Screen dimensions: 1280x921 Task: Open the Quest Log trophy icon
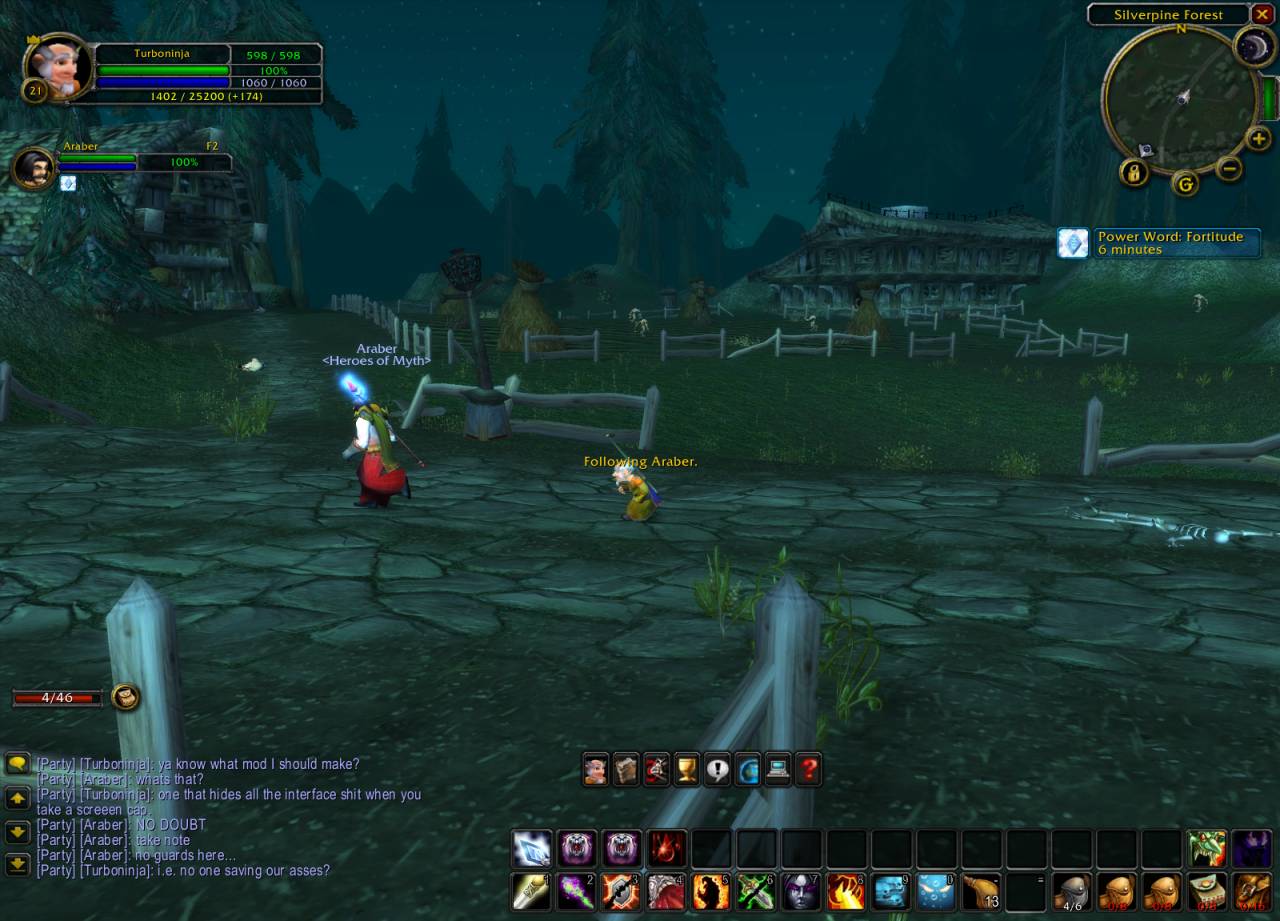tap(687, 769)
